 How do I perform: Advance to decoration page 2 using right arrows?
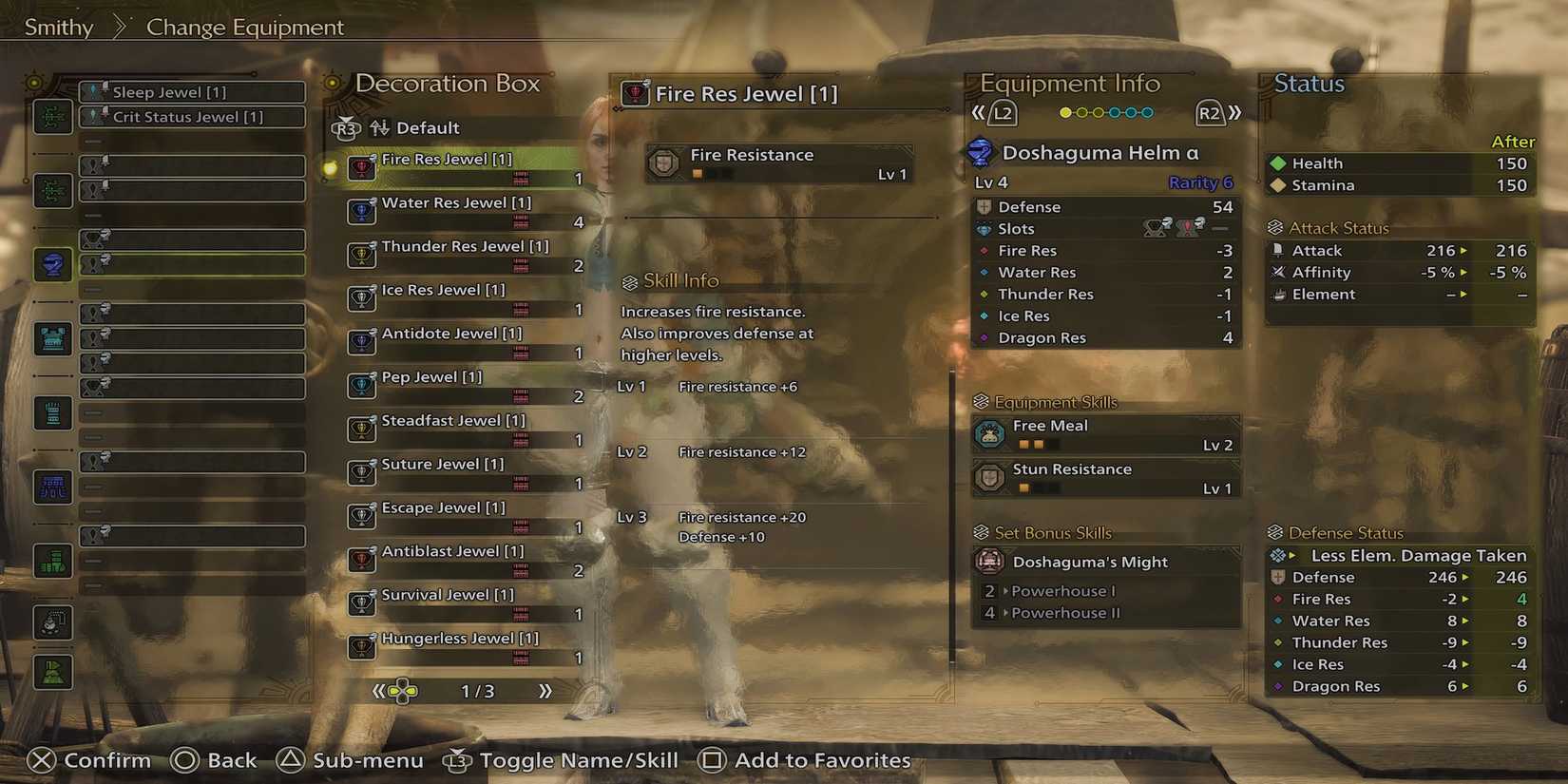point(545,692)
